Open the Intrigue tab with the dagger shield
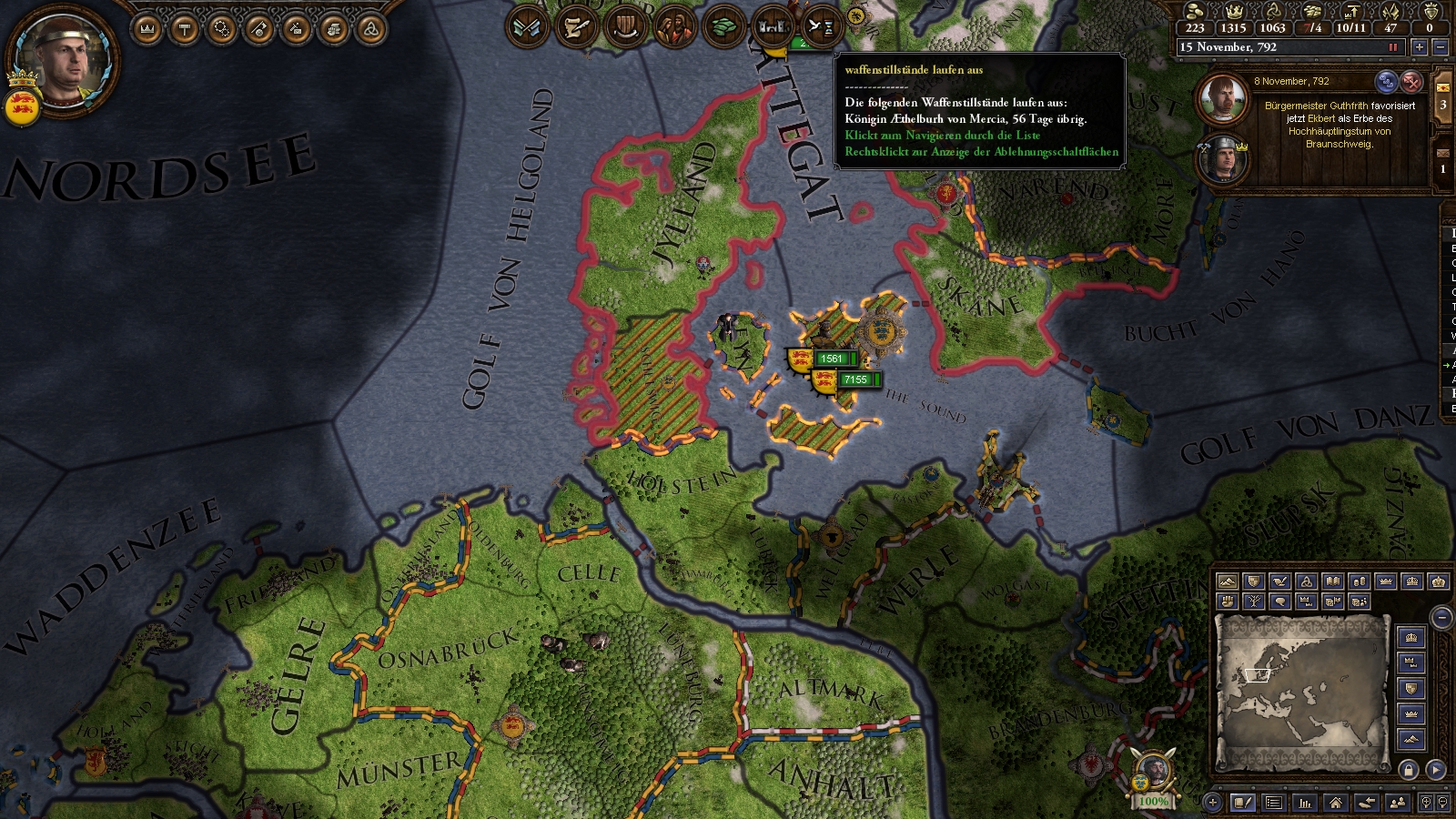The width and height of the screenshot is (1456, 819). (625, 27)
